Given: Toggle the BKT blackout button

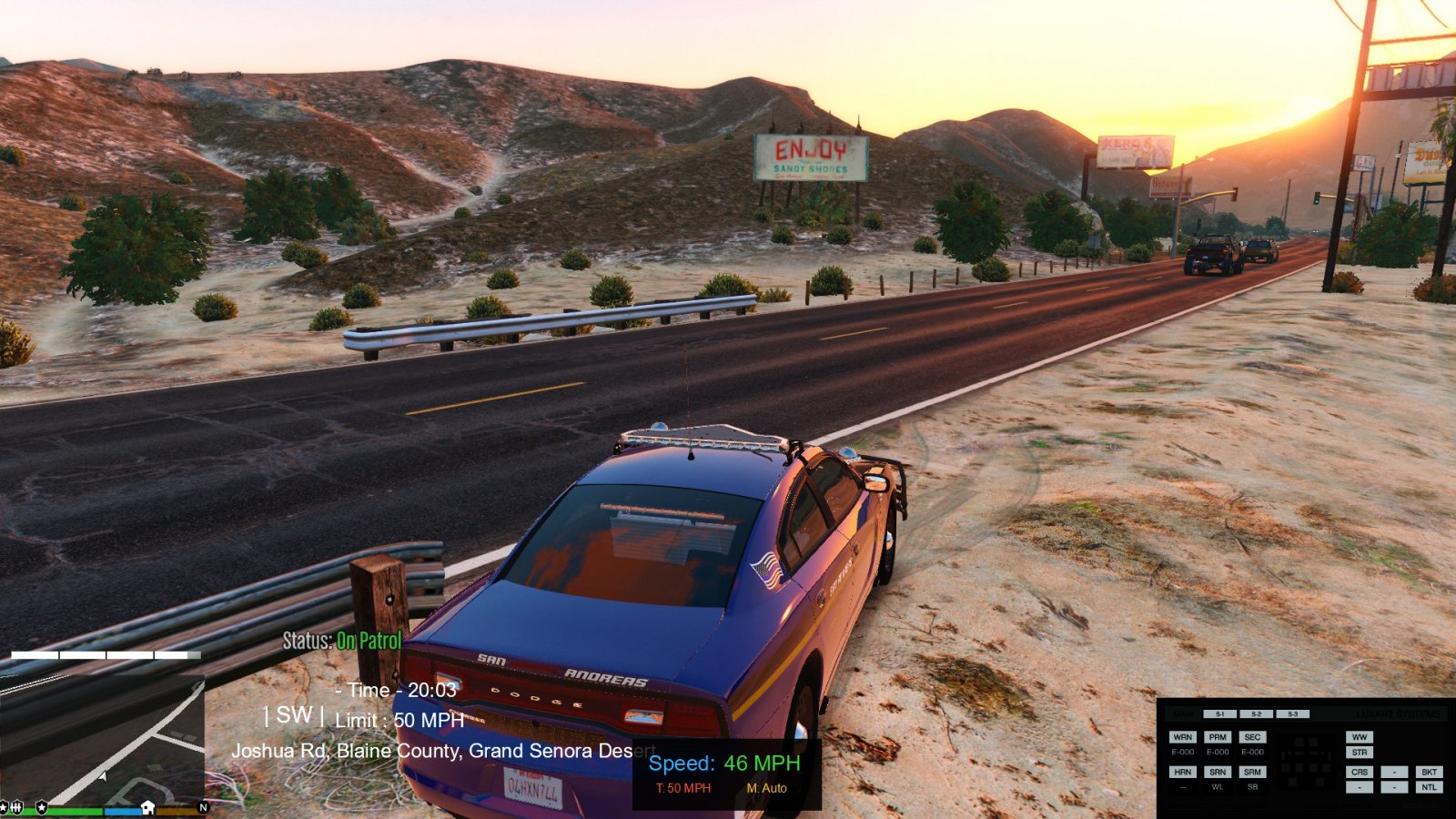Looking at the screenshot, I should point(1429,772).
